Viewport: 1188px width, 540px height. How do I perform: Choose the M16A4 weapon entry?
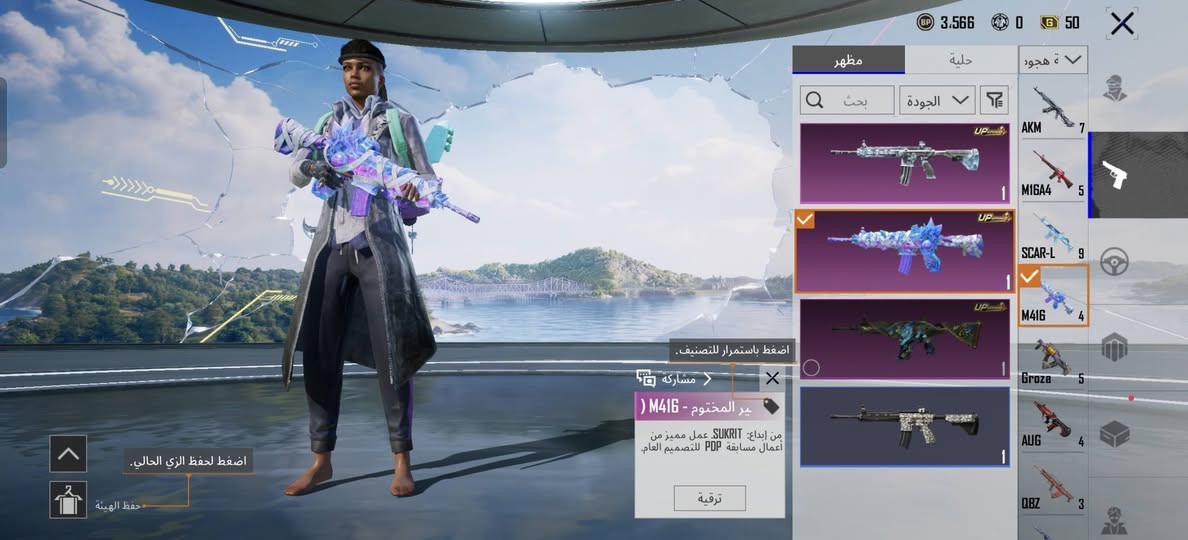tap(1053, 171)
